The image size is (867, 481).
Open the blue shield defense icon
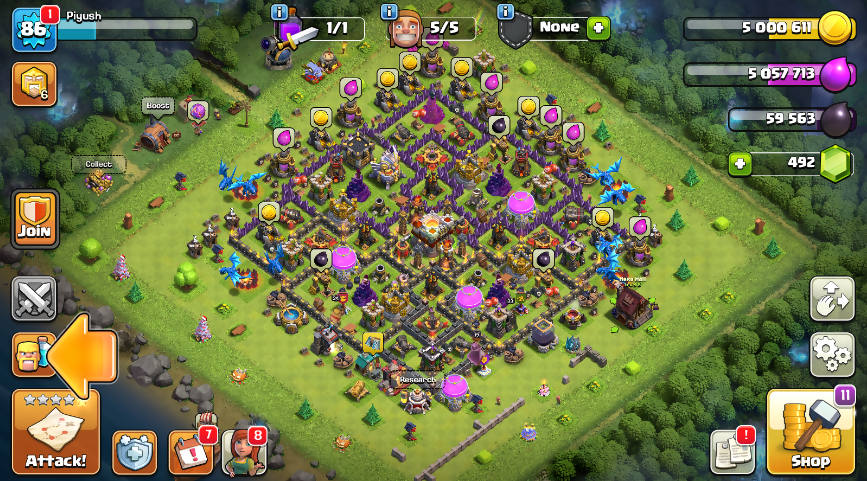(134, 452)
